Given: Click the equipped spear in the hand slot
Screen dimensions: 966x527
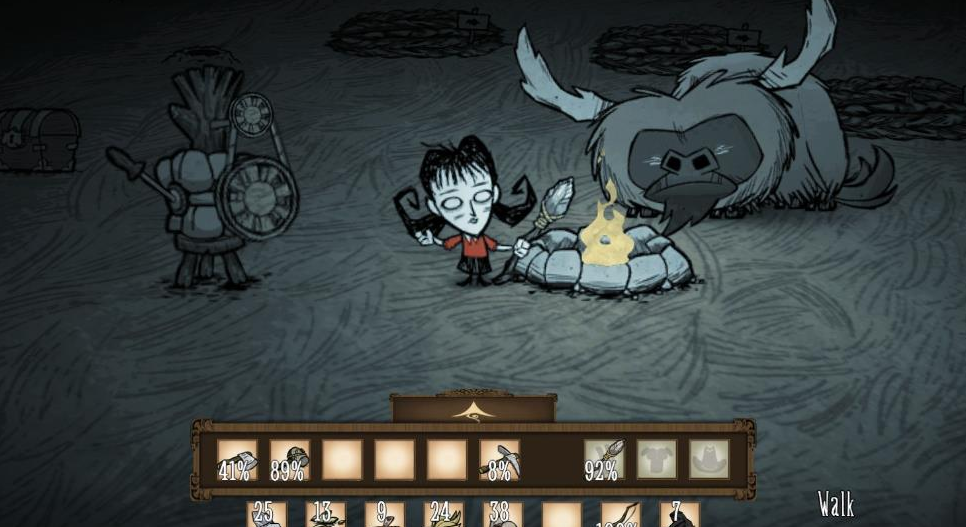Looking at the screenshot, I should coord(604,459).
